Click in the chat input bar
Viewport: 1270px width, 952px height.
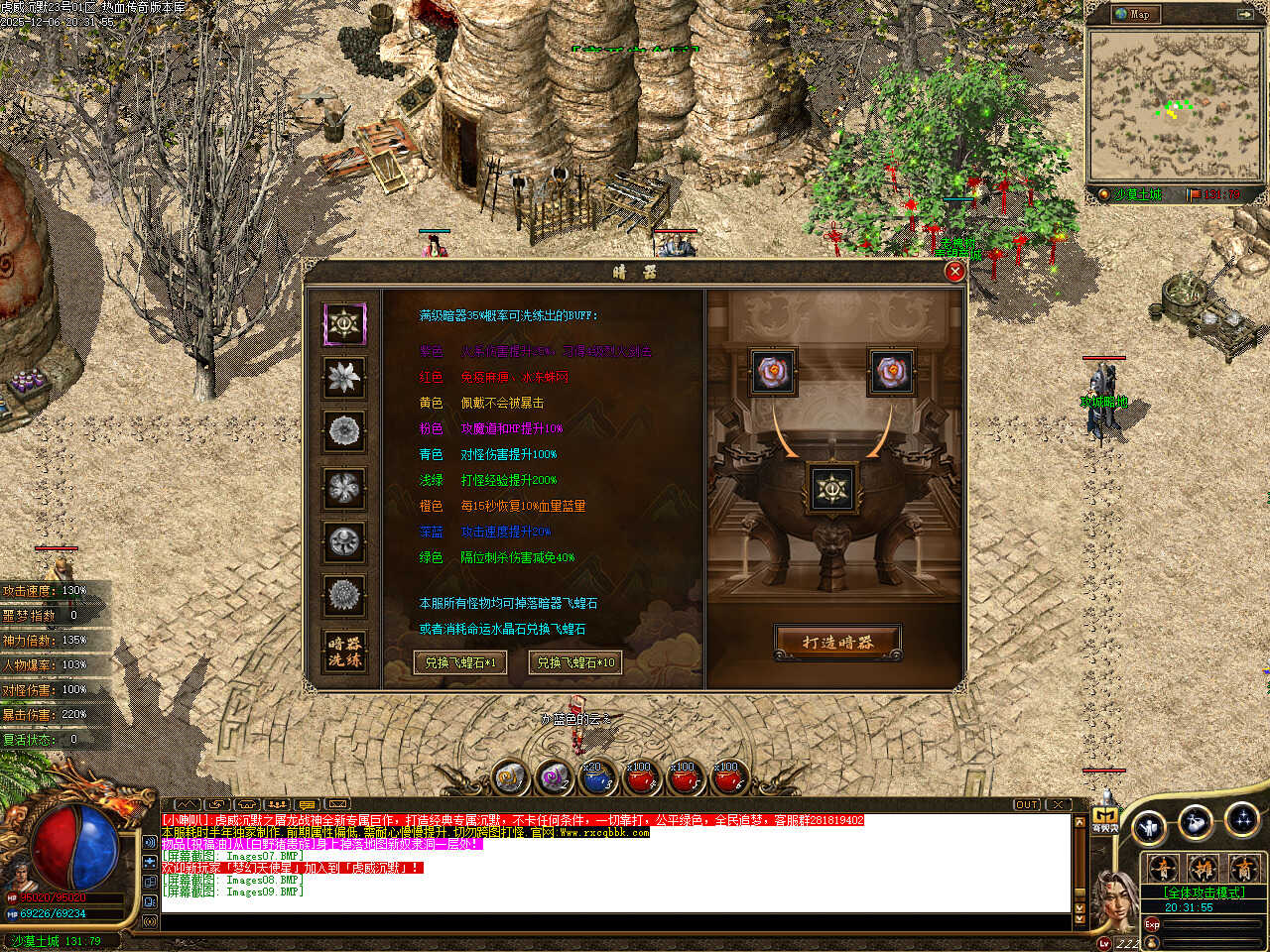click(x=615, y=922)
